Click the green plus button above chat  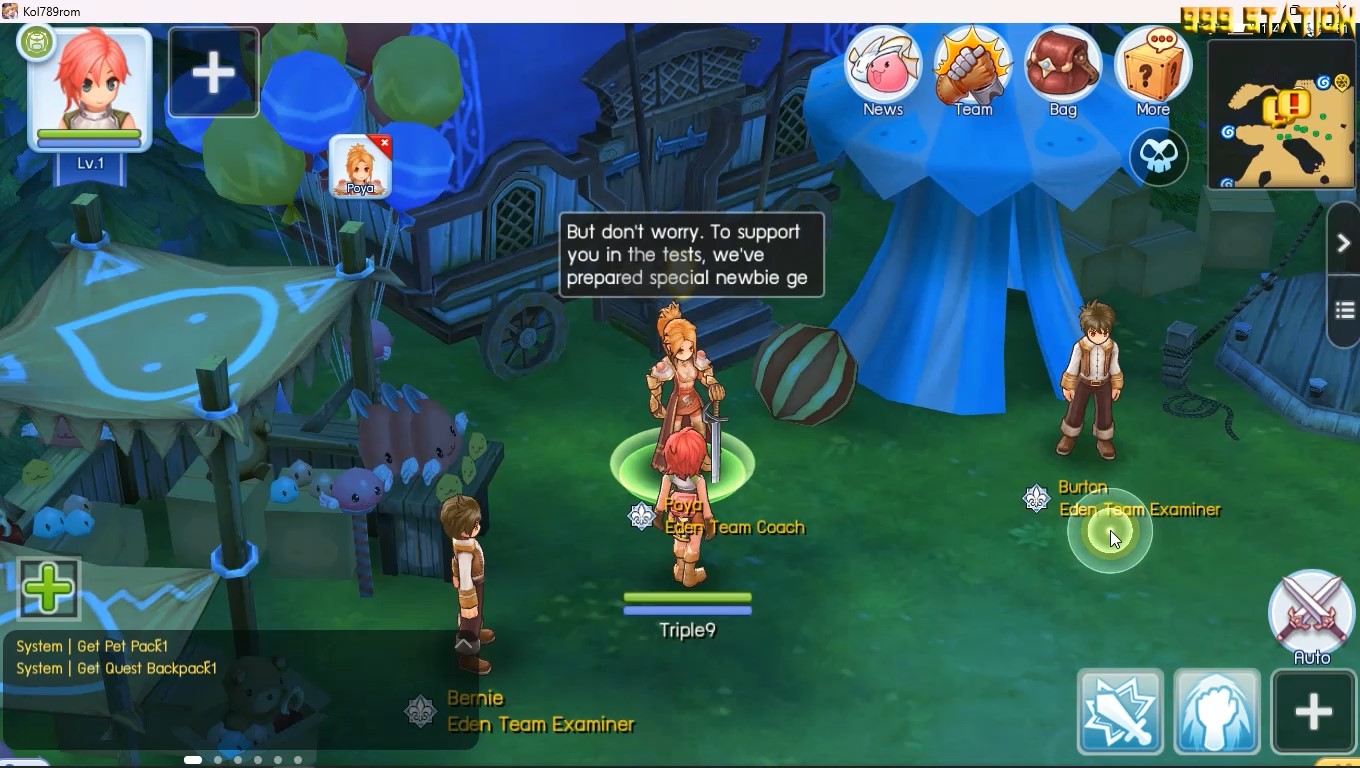[48, 588]
